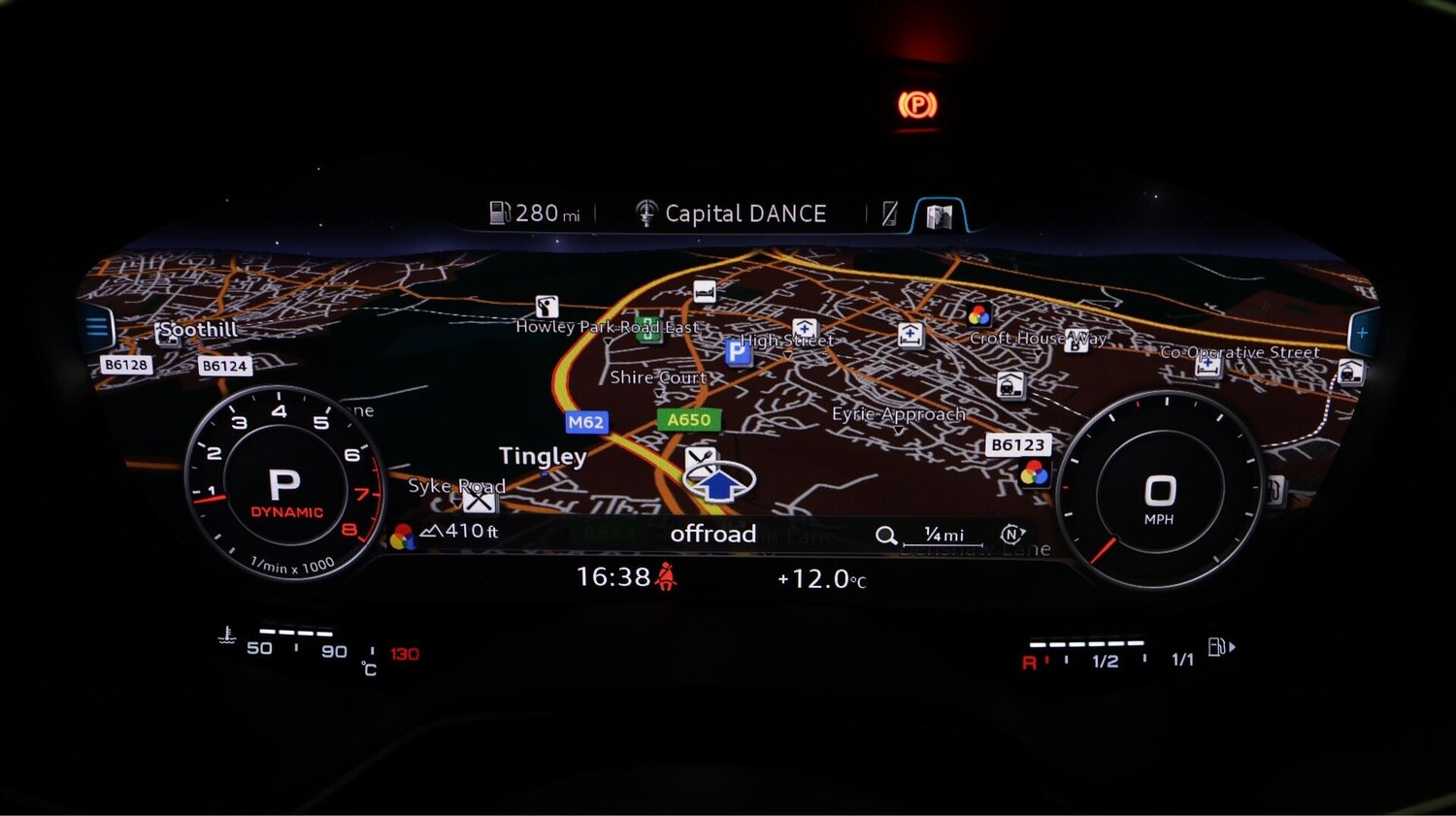Image resolution: width=1456 pixels, height=816 pixels.
Task: Select the blue parking P marker
Action: pos(738,351)
